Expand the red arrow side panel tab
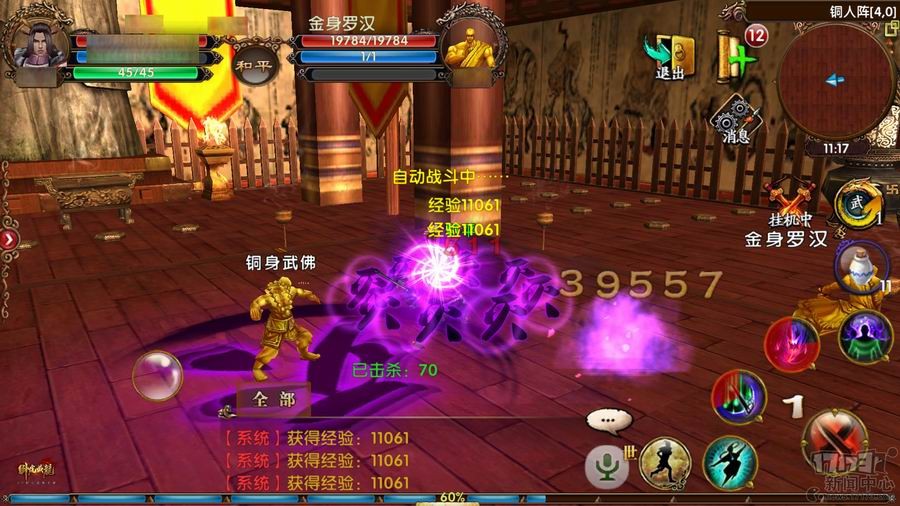The width and height of the screenshot is (900, 506). click(x=8, y=240)
